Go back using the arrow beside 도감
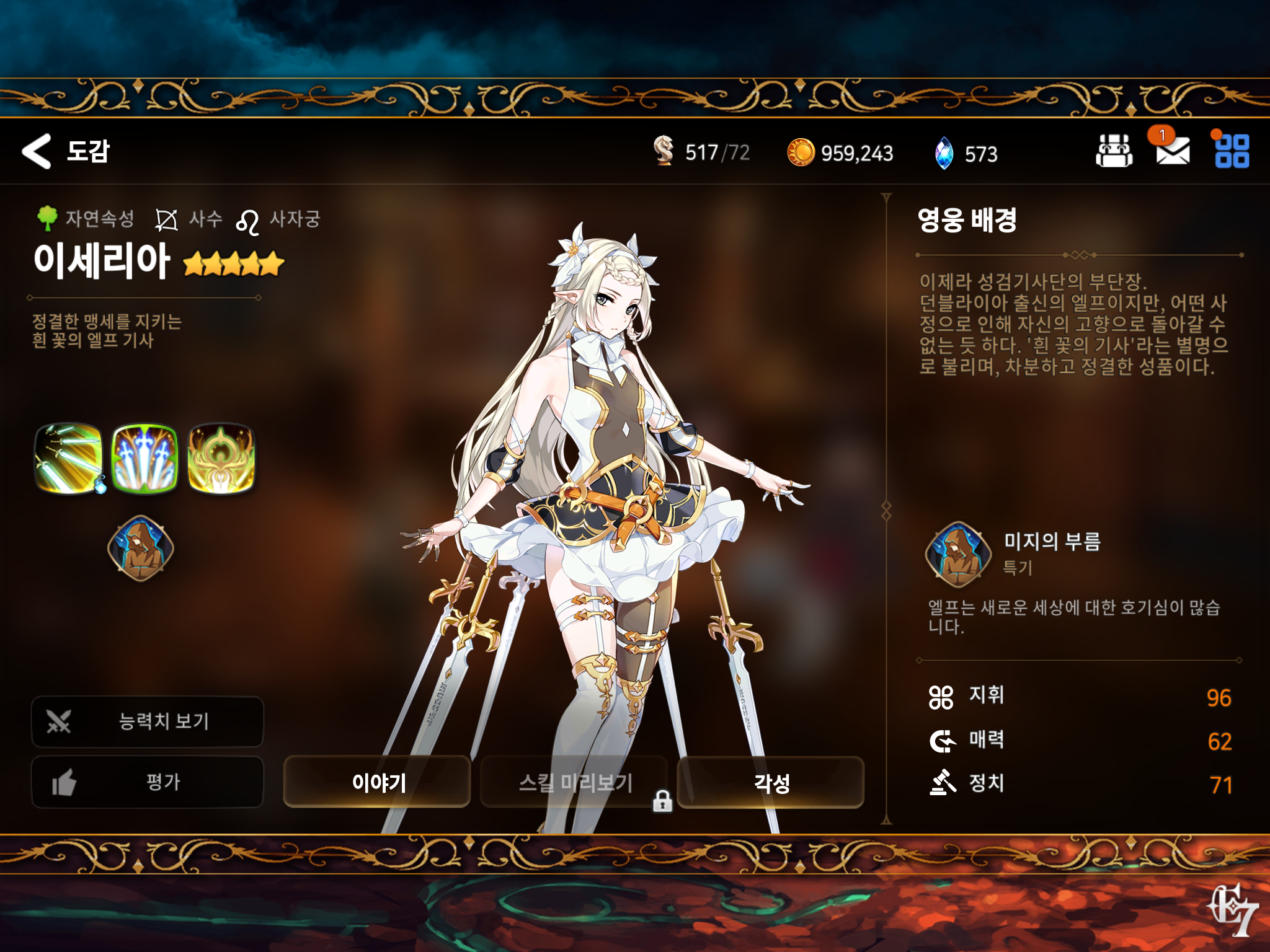The width and height of the screenshot is (1270, 952). tap(37, 151)
